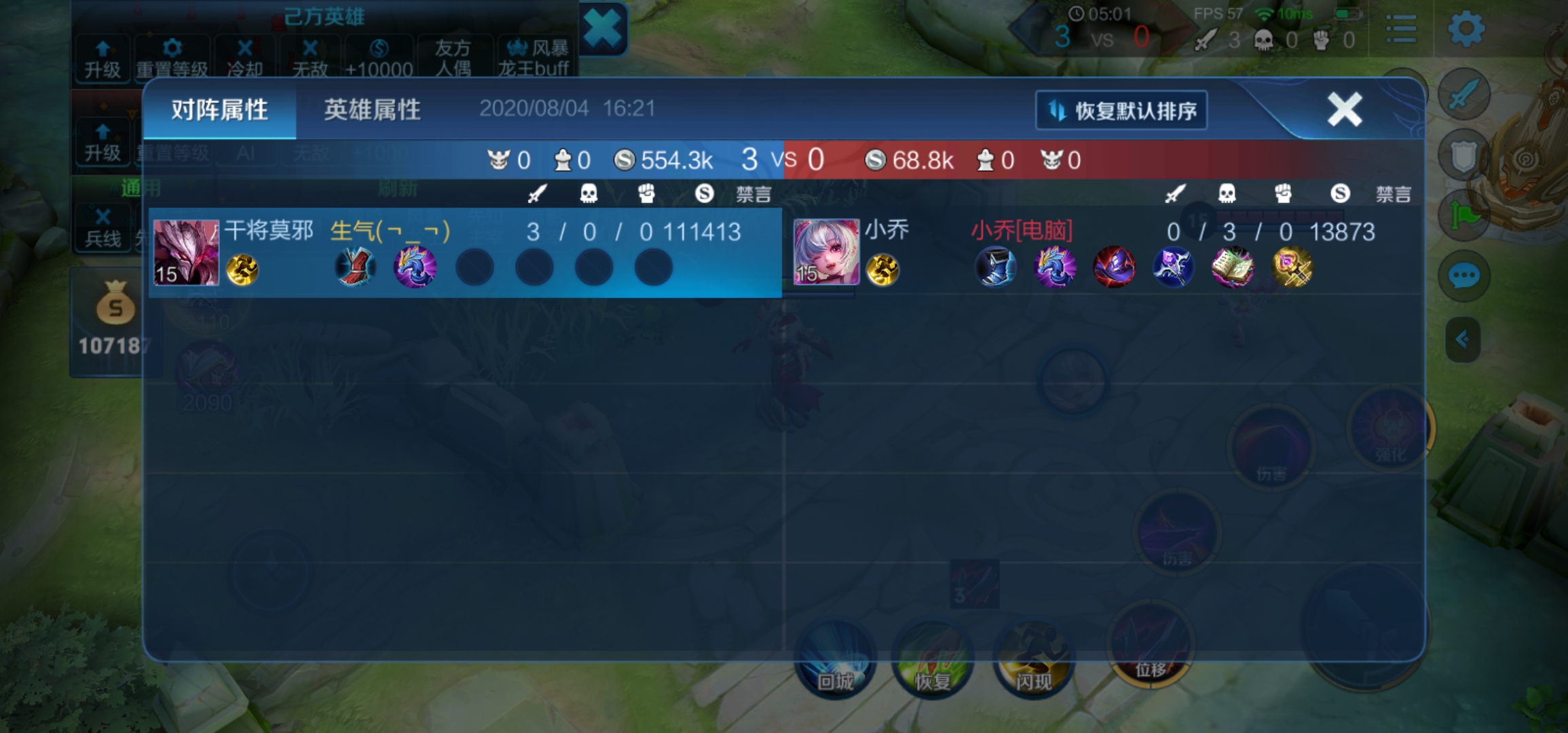Collapse the side panel with left arrow
The image size is (1568, 733).
click(x=1464, y=339)
